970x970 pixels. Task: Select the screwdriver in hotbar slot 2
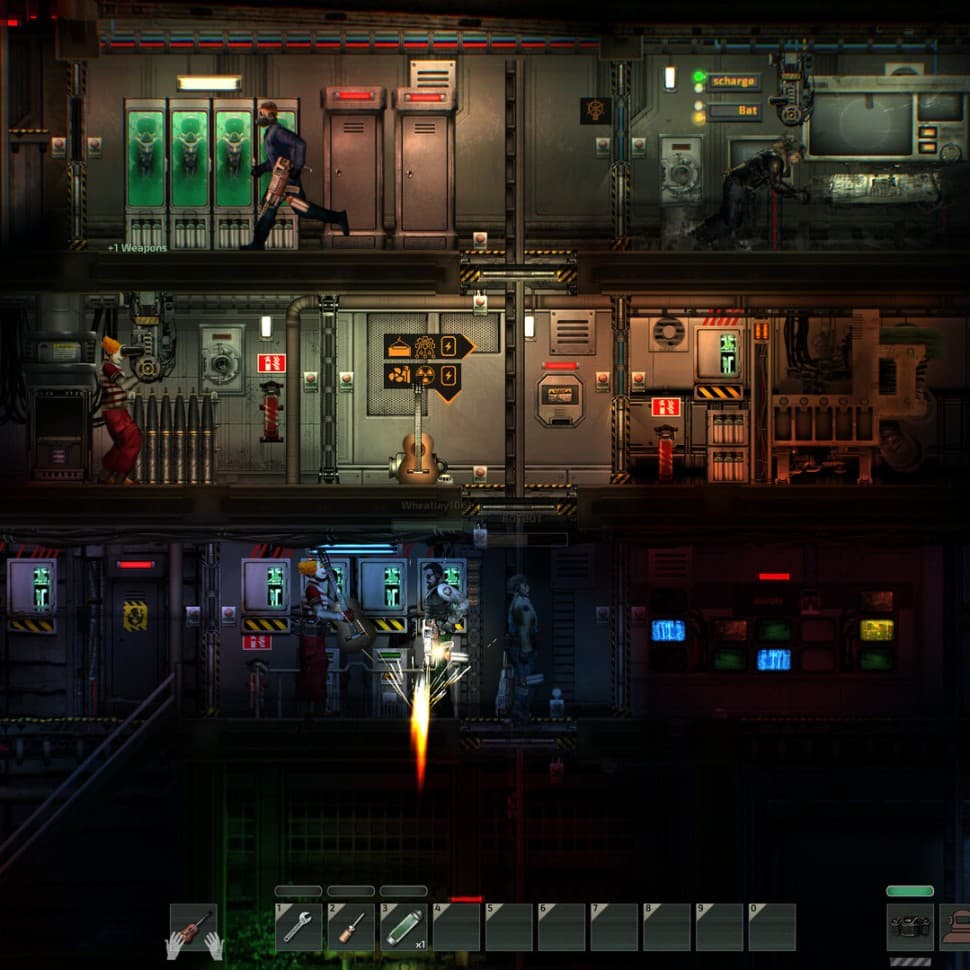[351, 927]
